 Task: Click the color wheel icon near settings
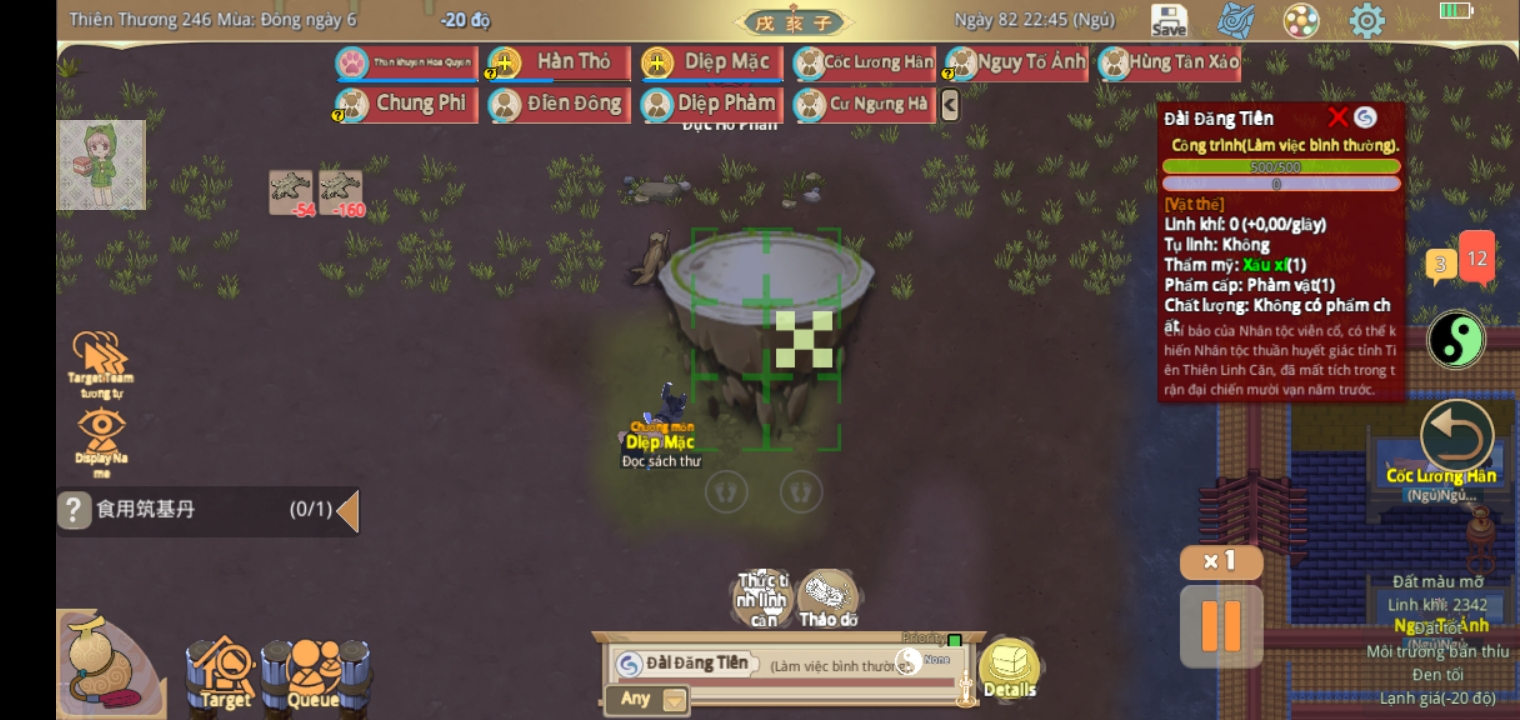pyautogui.click(x=1301, y=18)
